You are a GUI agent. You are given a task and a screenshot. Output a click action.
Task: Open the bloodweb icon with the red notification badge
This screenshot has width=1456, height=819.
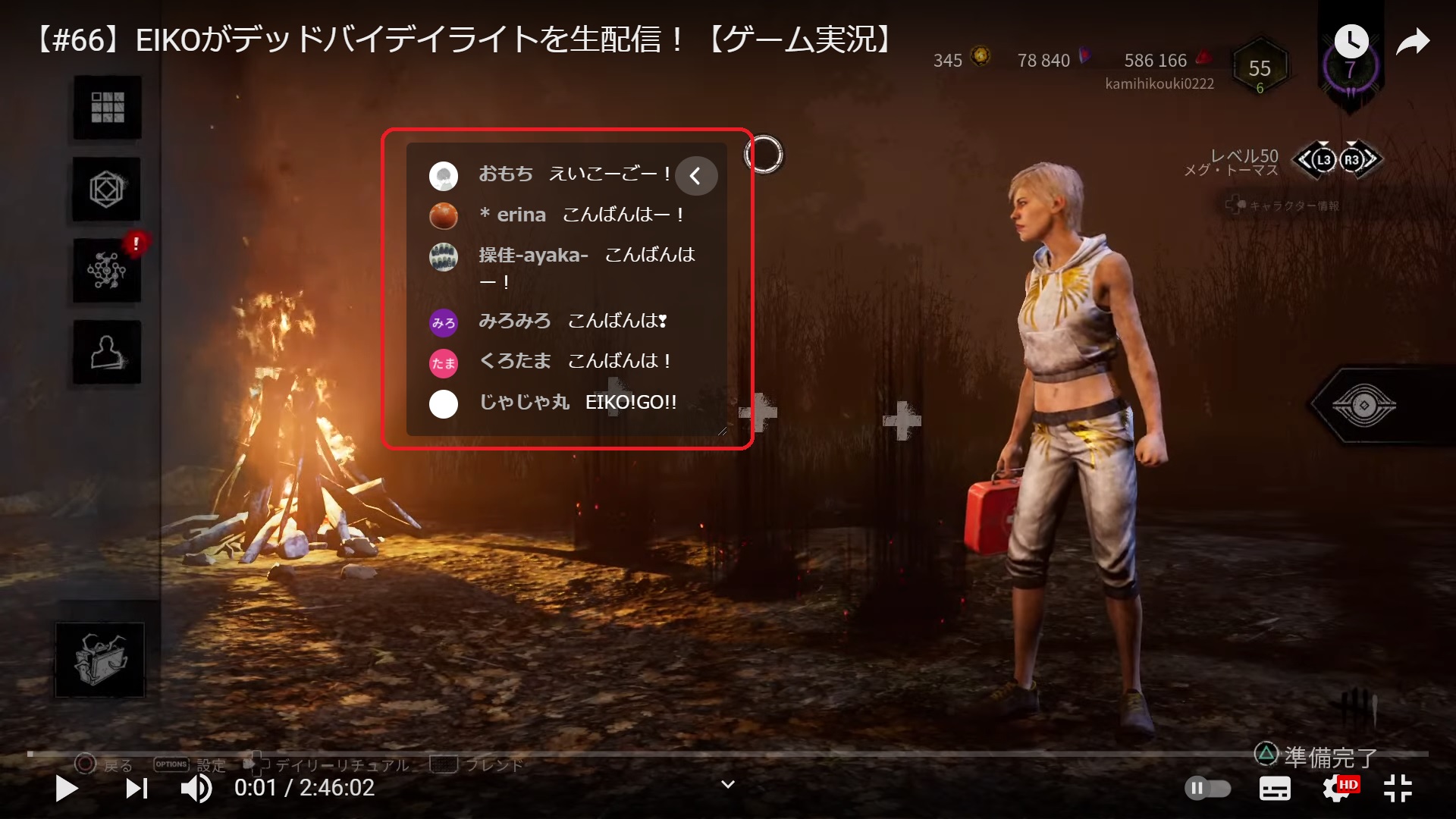(x=107, y=271)
